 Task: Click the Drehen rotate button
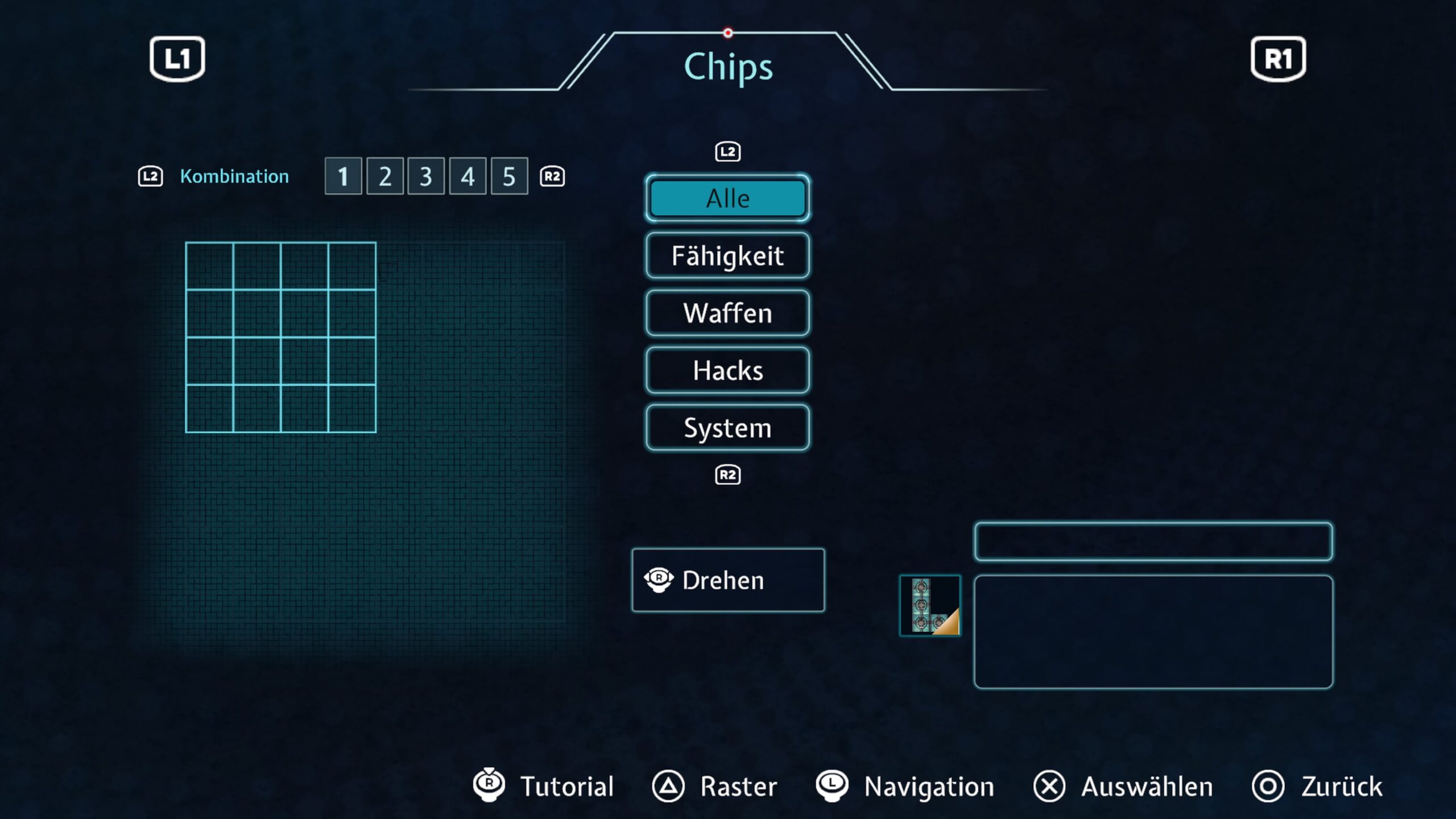click(x=727, y=580)
